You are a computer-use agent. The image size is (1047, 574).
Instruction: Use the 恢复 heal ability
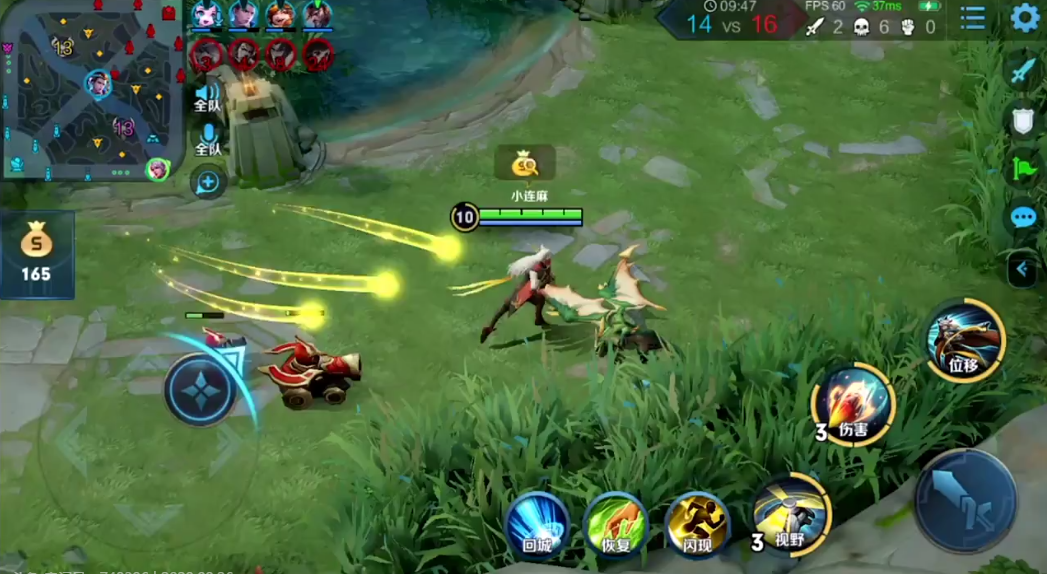(x=616, y=522)
